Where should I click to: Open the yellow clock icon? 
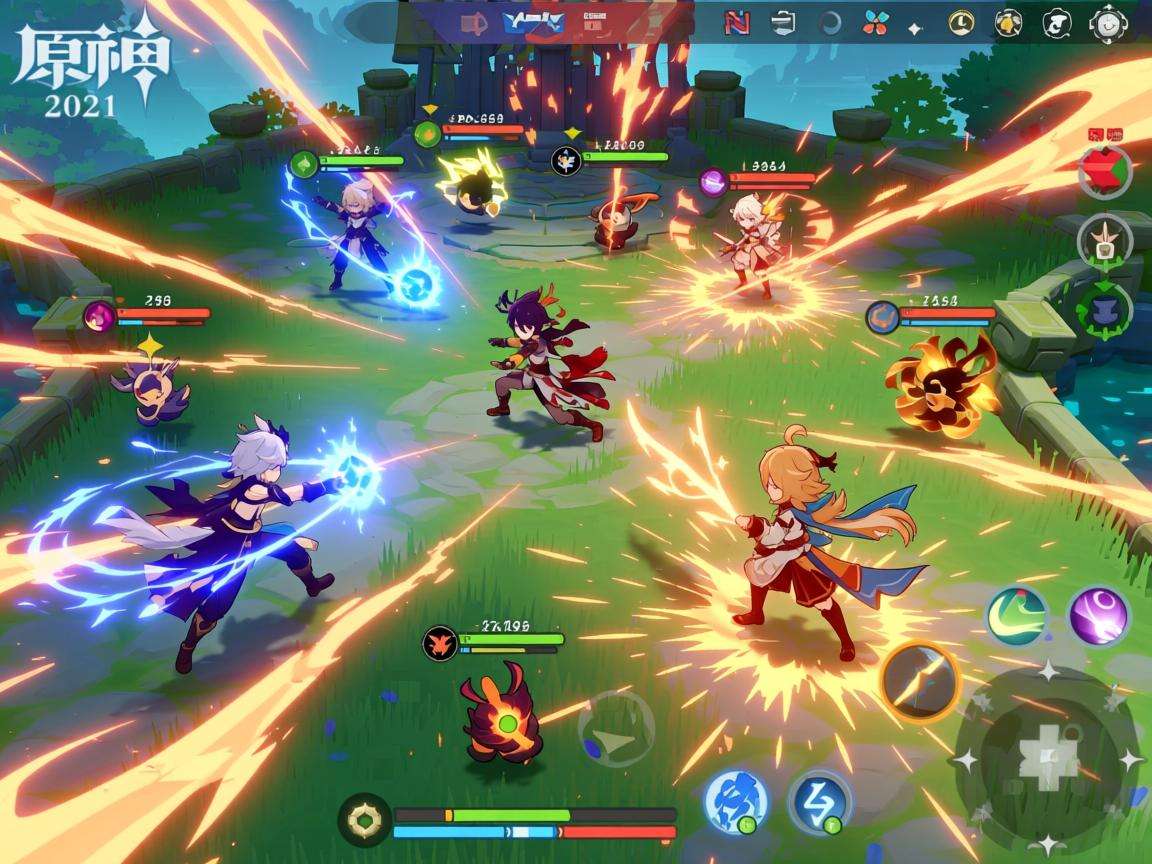point(961,23)
